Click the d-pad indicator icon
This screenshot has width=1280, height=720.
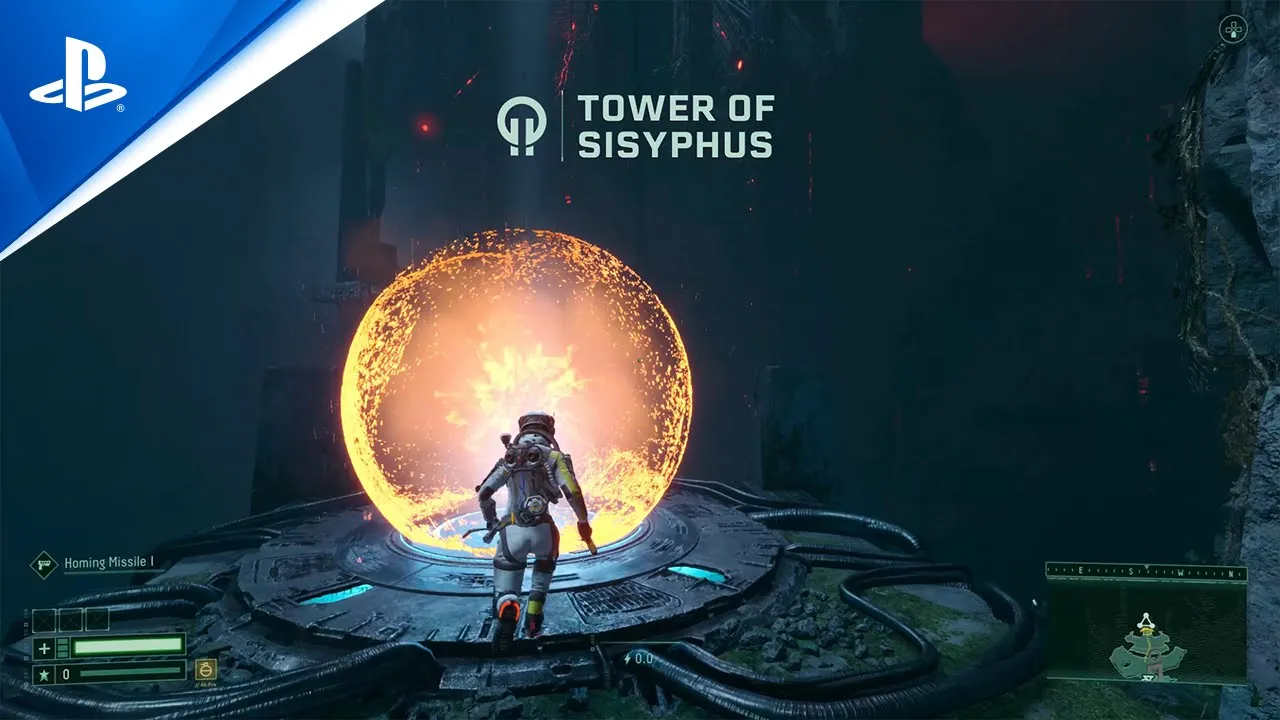pyautogui.click(x=1232, y=29)
